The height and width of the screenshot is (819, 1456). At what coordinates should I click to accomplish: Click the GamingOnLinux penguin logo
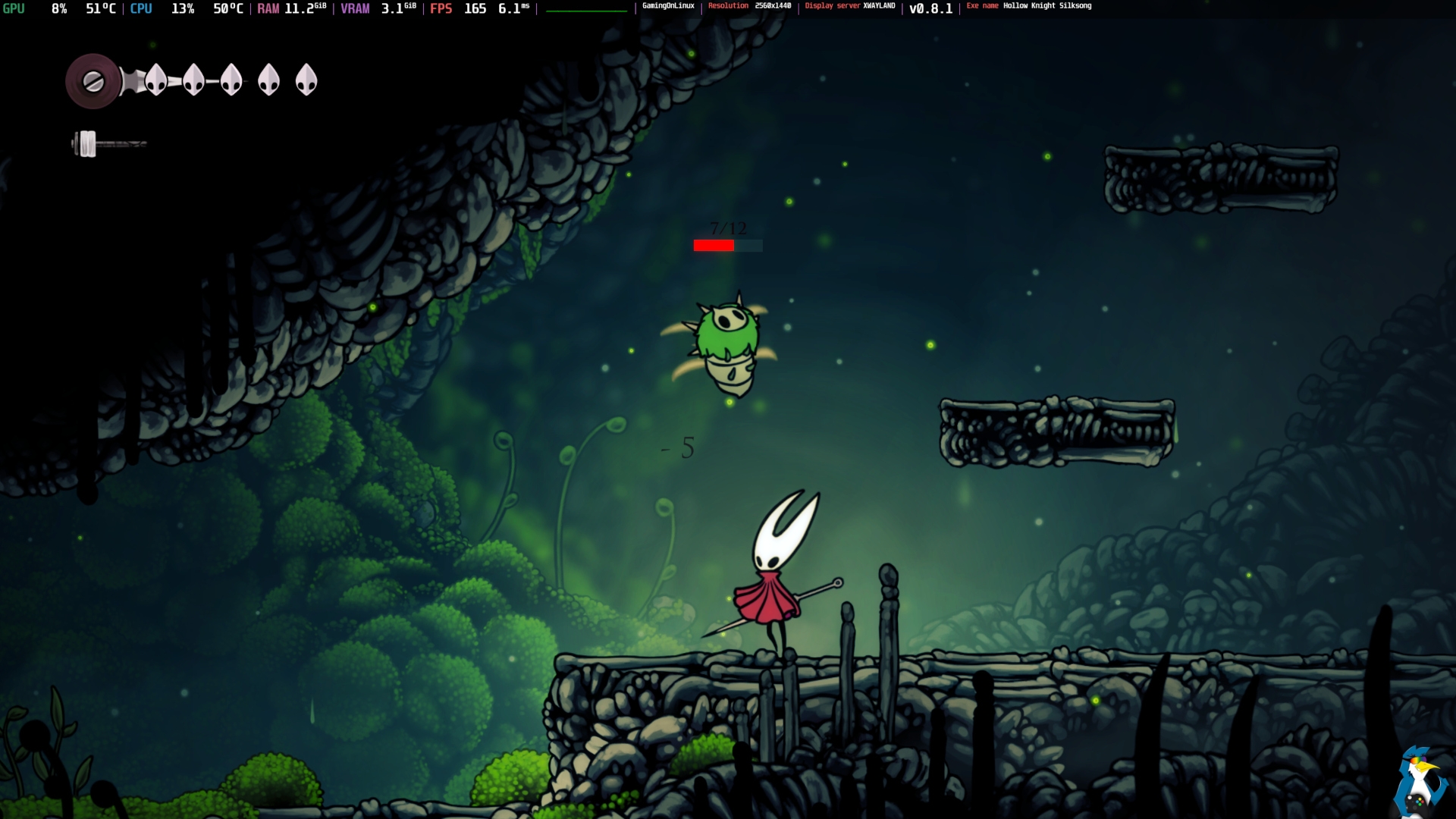(x=1420, y=781)
